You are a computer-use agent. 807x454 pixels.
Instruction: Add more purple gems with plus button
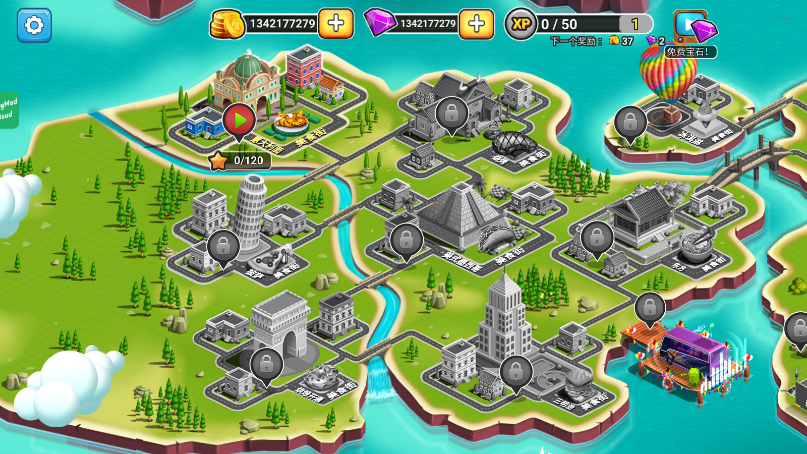[x=476, y=23]
